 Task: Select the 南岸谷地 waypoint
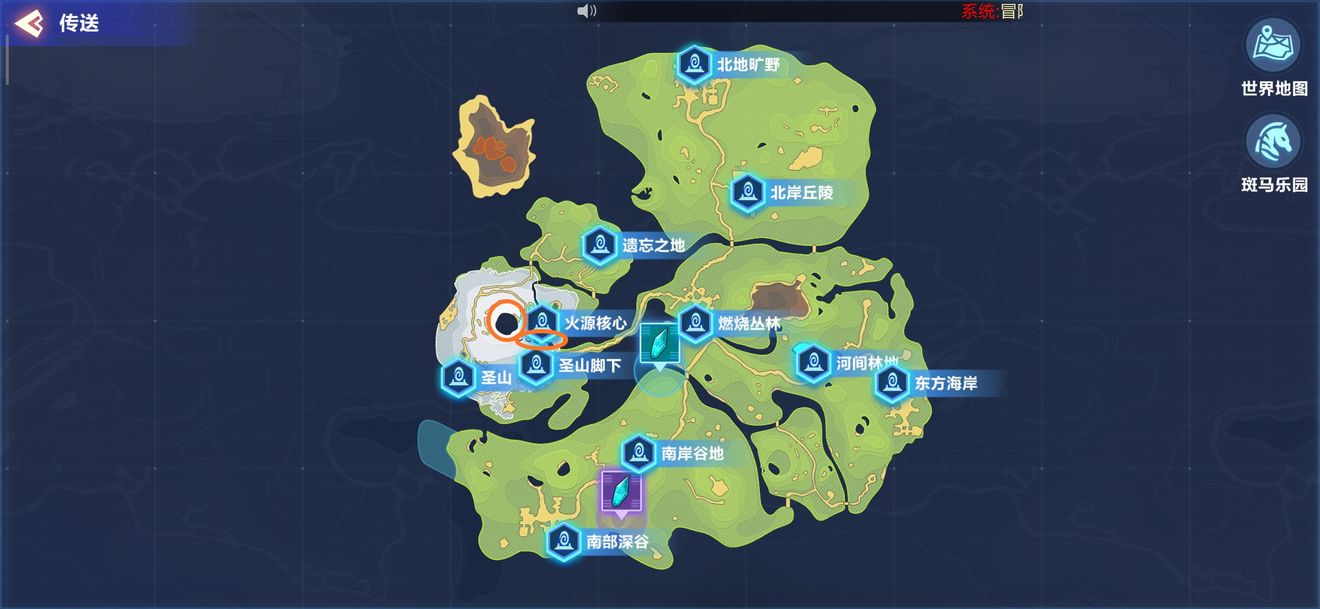click(x=639, y=453)
